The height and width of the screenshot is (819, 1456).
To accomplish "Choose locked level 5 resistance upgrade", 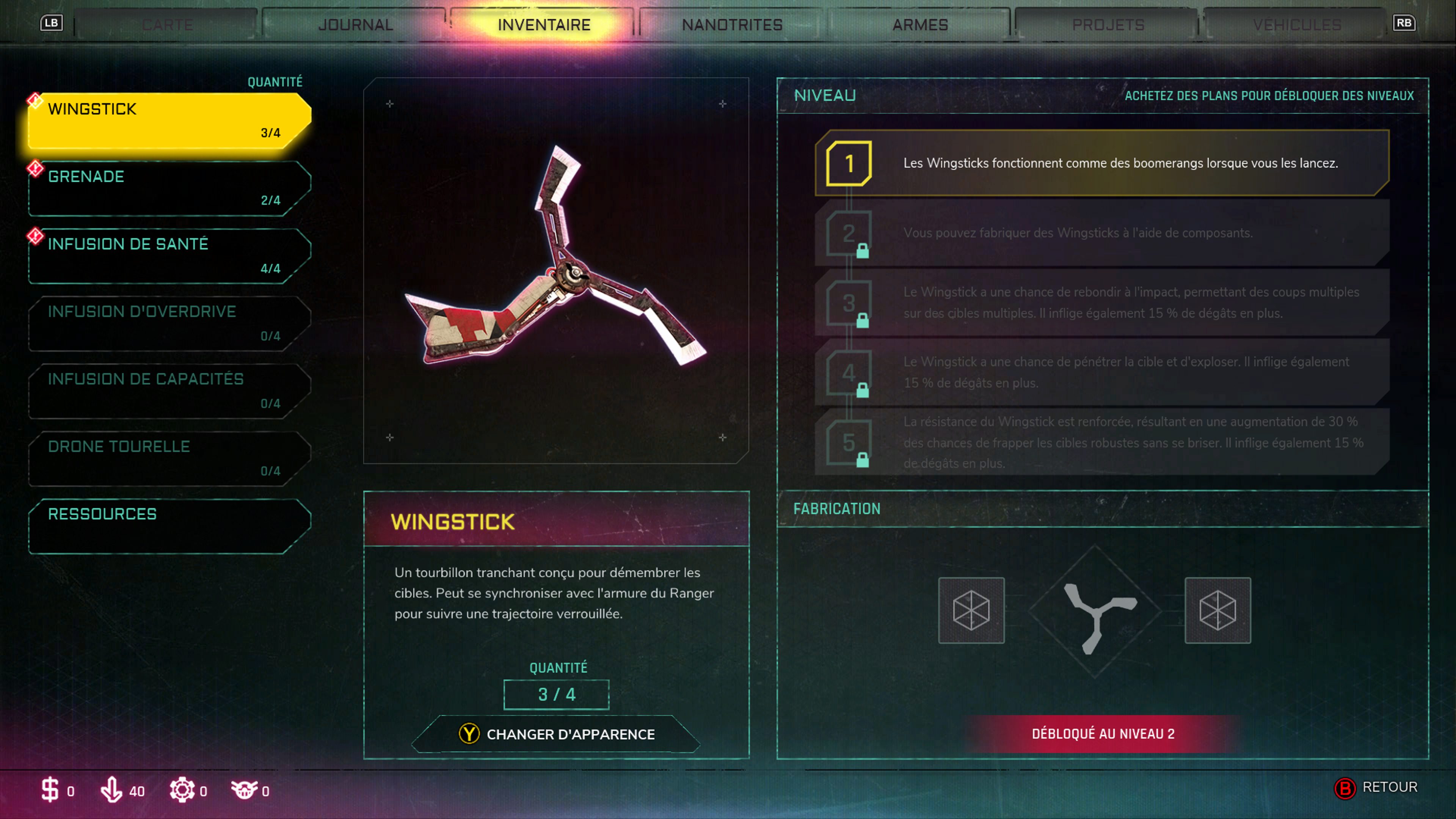I will [x=1102, y=442].
